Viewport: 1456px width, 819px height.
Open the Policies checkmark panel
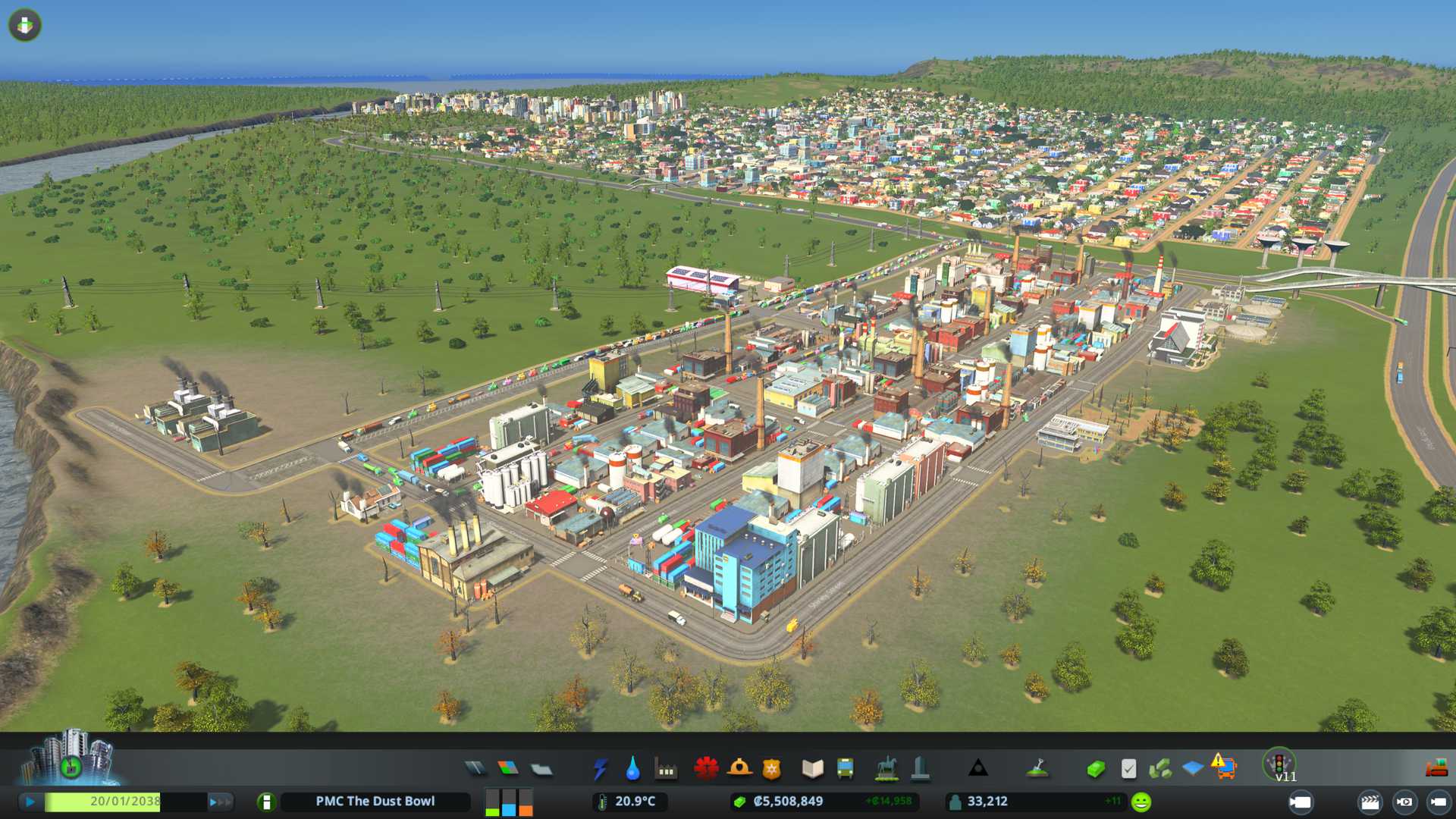pyautogui.click(x=1128, y=769)
